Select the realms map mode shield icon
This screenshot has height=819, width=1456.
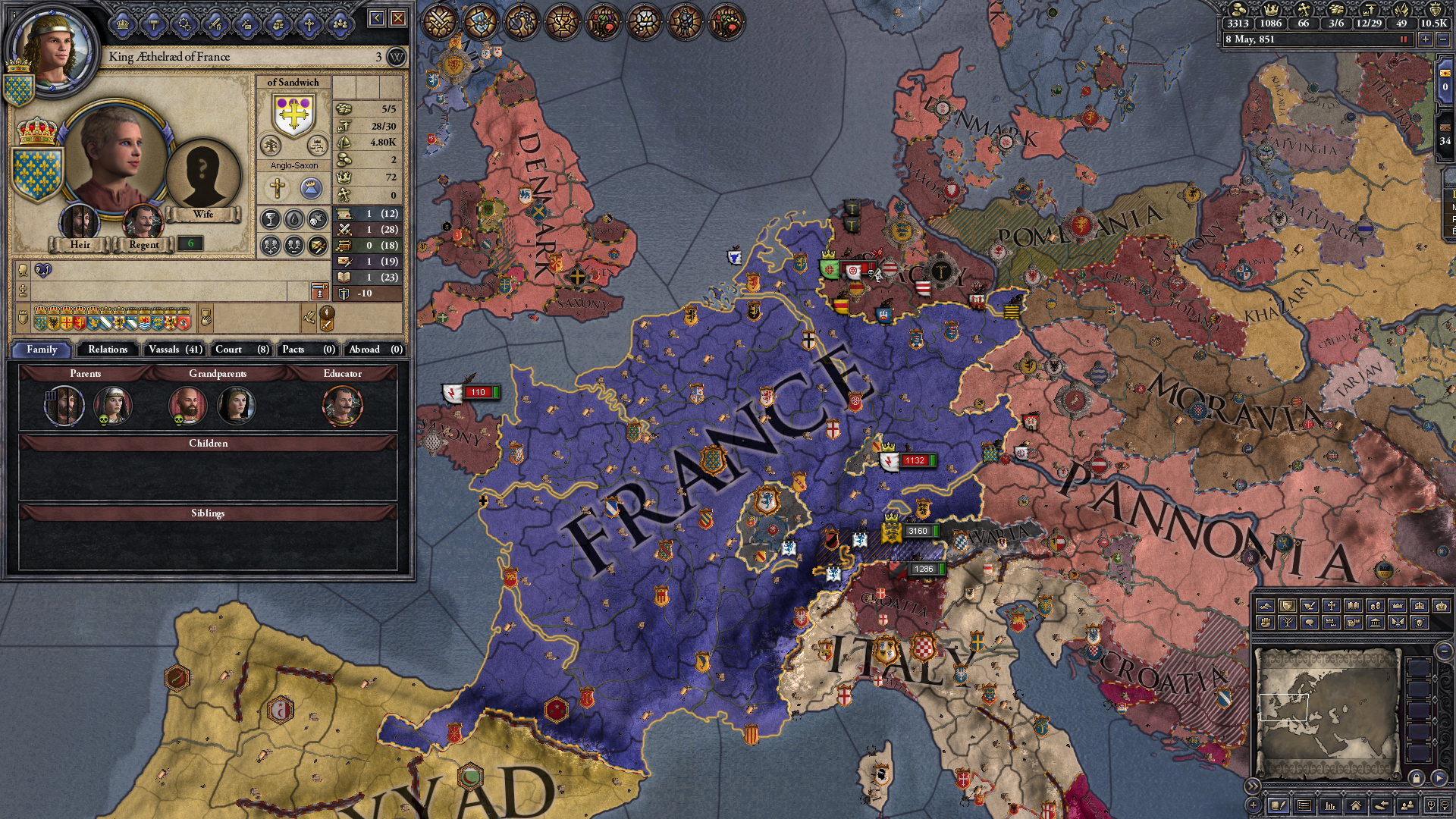point(1287,605)
